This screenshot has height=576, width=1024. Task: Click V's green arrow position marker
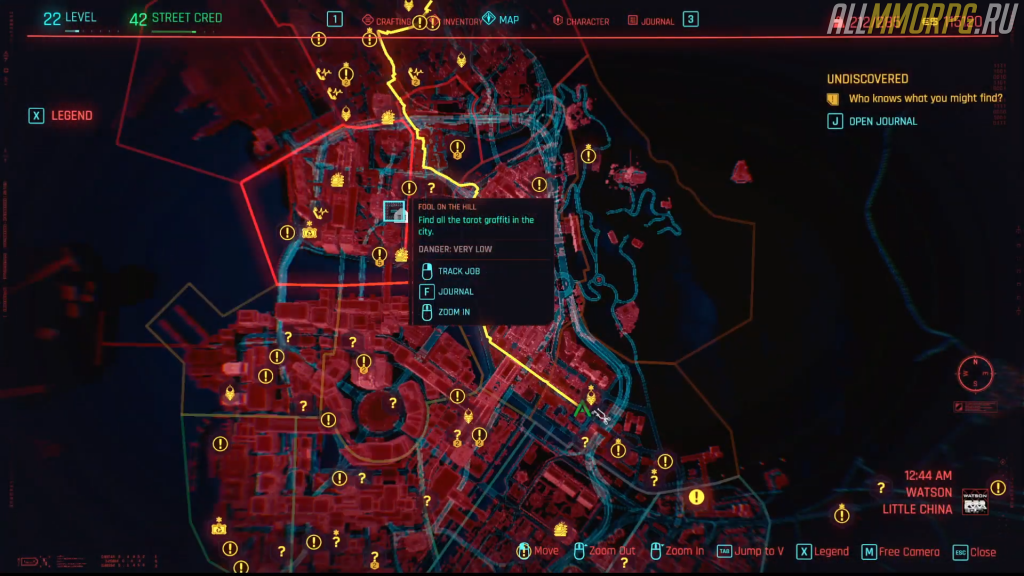click(x=580, y=408)
